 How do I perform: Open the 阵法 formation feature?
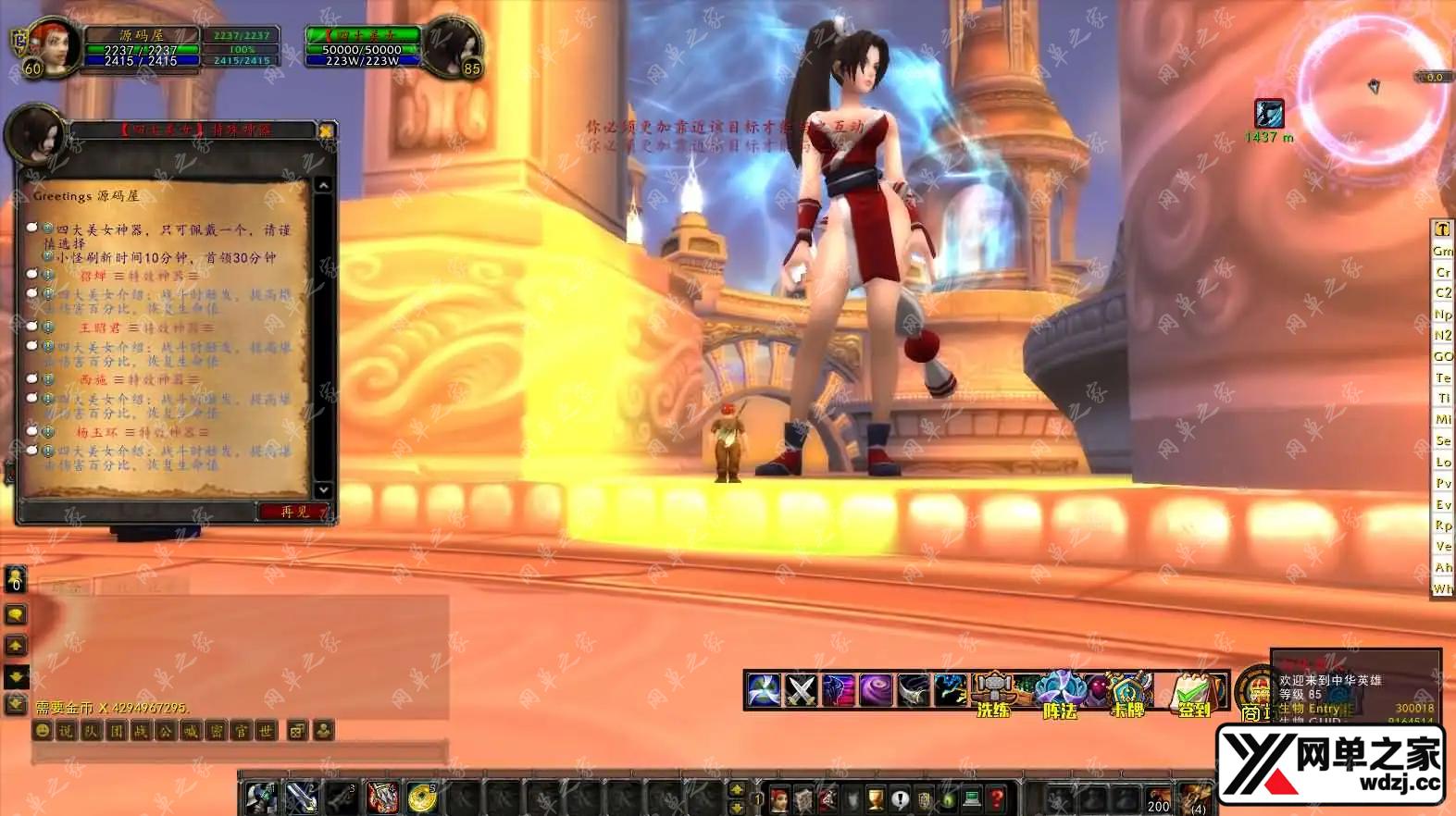tap(1060, 692)
